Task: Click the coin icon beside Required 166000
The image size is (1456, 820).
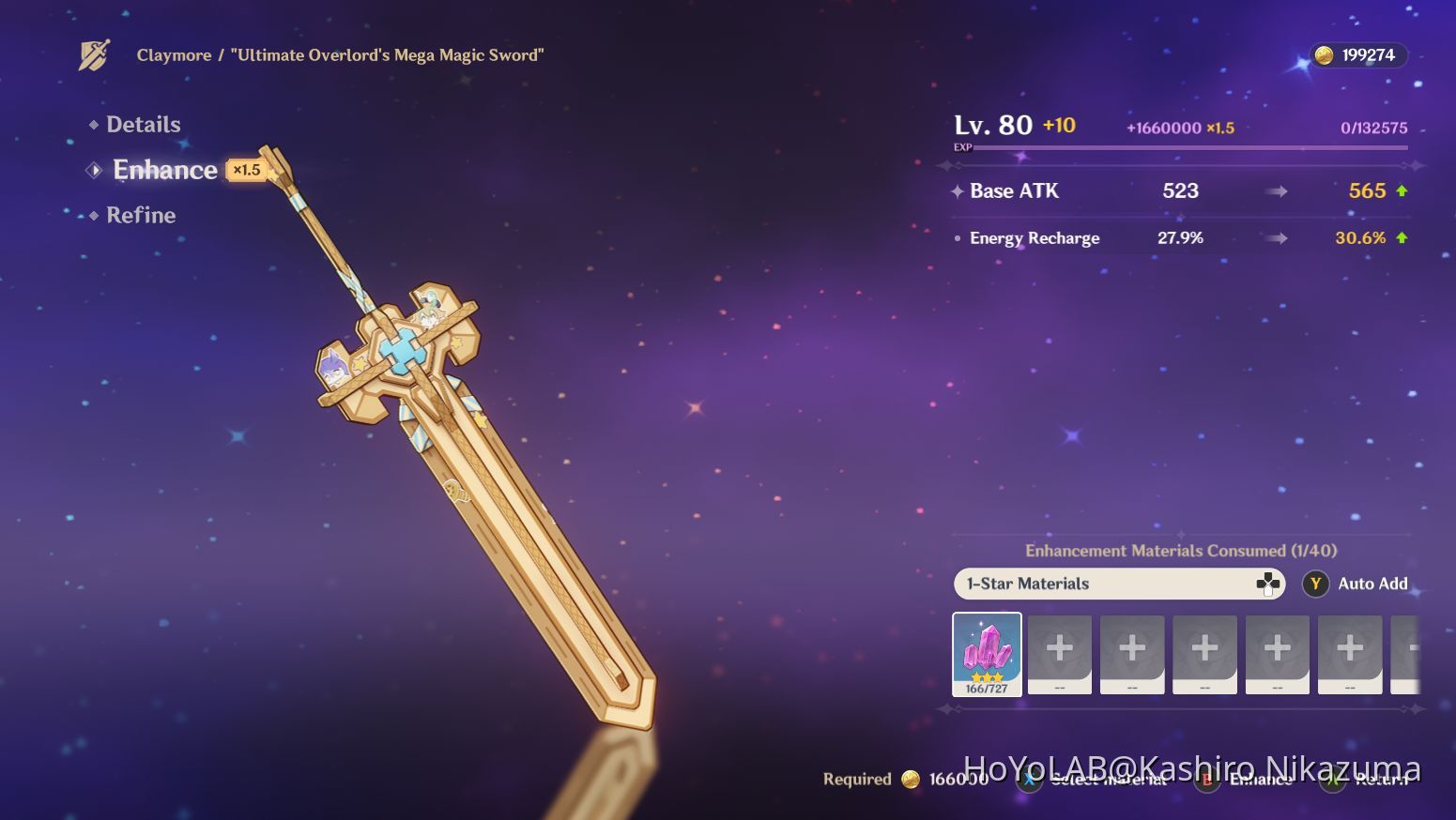Action: point(911,779)
